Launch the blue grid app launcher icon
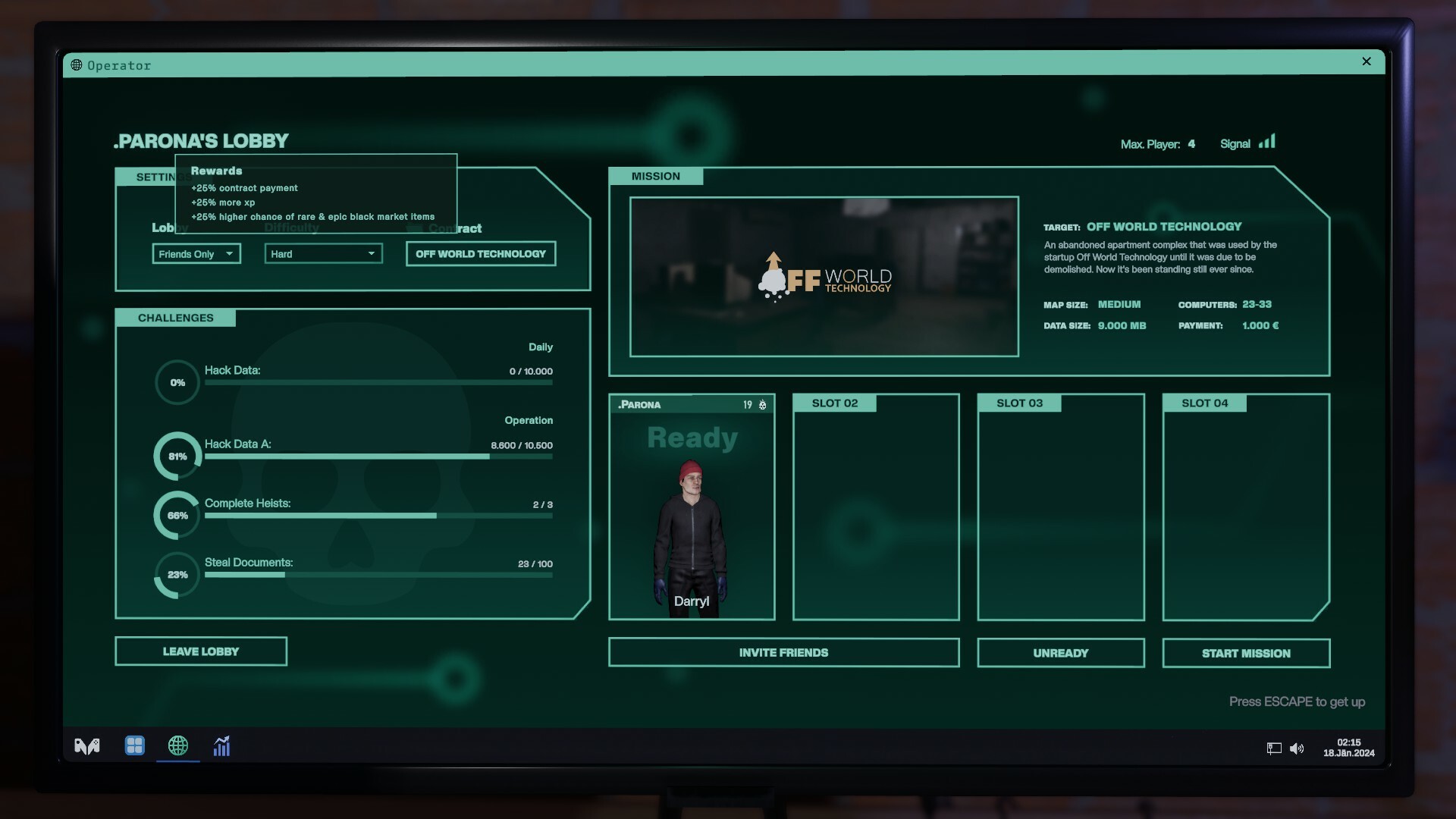The image size is (1456, 819). (x=134, y=746)
